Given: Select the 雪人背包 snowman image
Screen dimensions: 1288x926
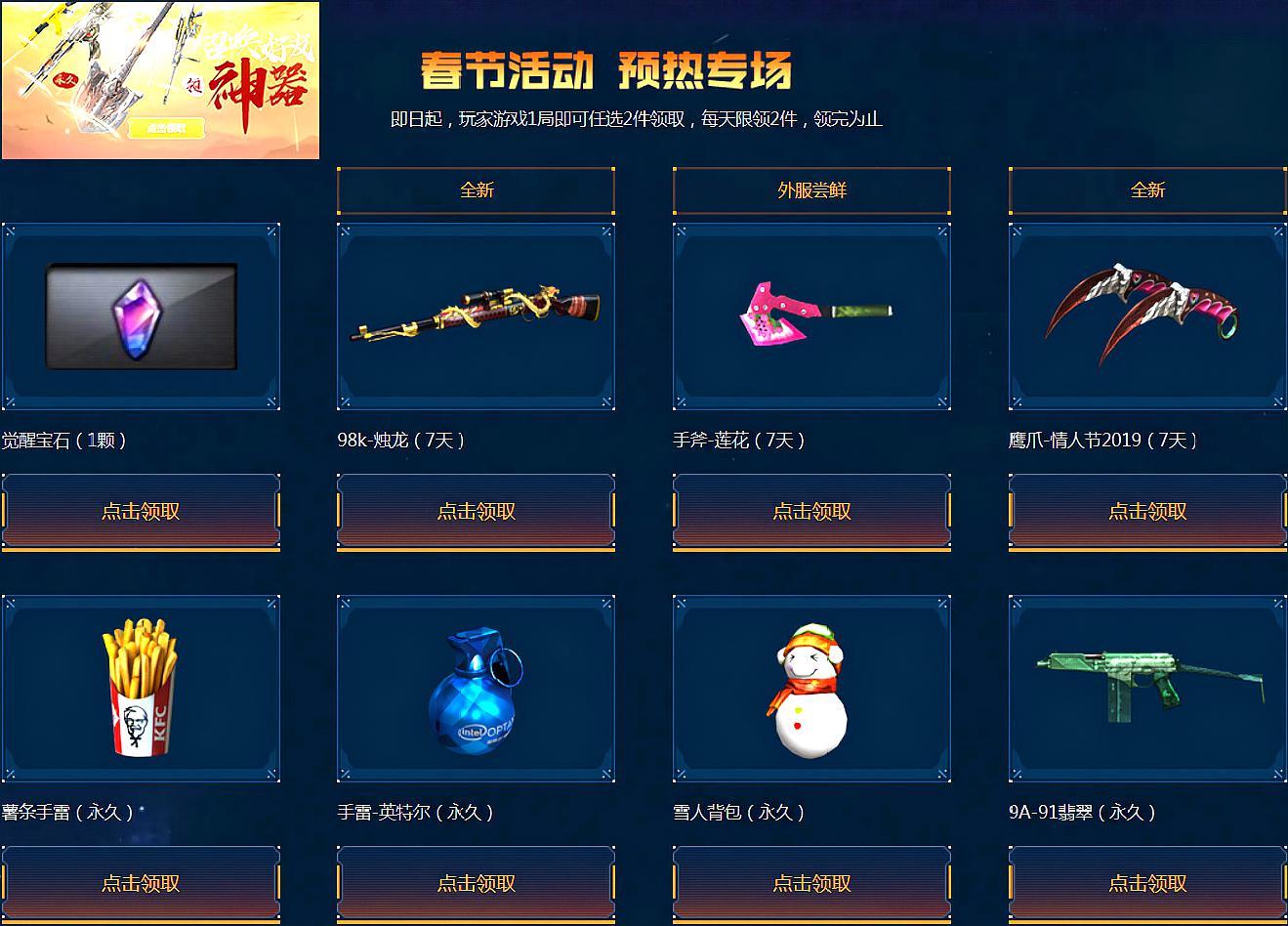Looking at the screenshot, I should tap(810, 687).
